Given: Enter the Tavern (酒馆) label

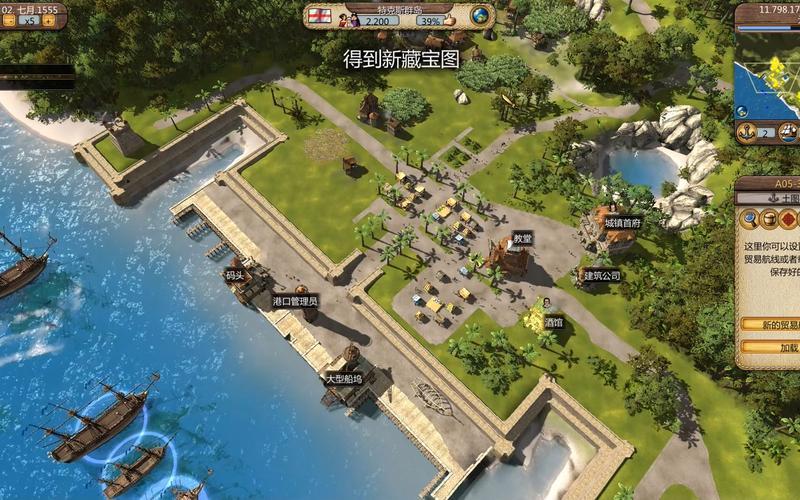Looking at the screenshot, I should [553, 323].
